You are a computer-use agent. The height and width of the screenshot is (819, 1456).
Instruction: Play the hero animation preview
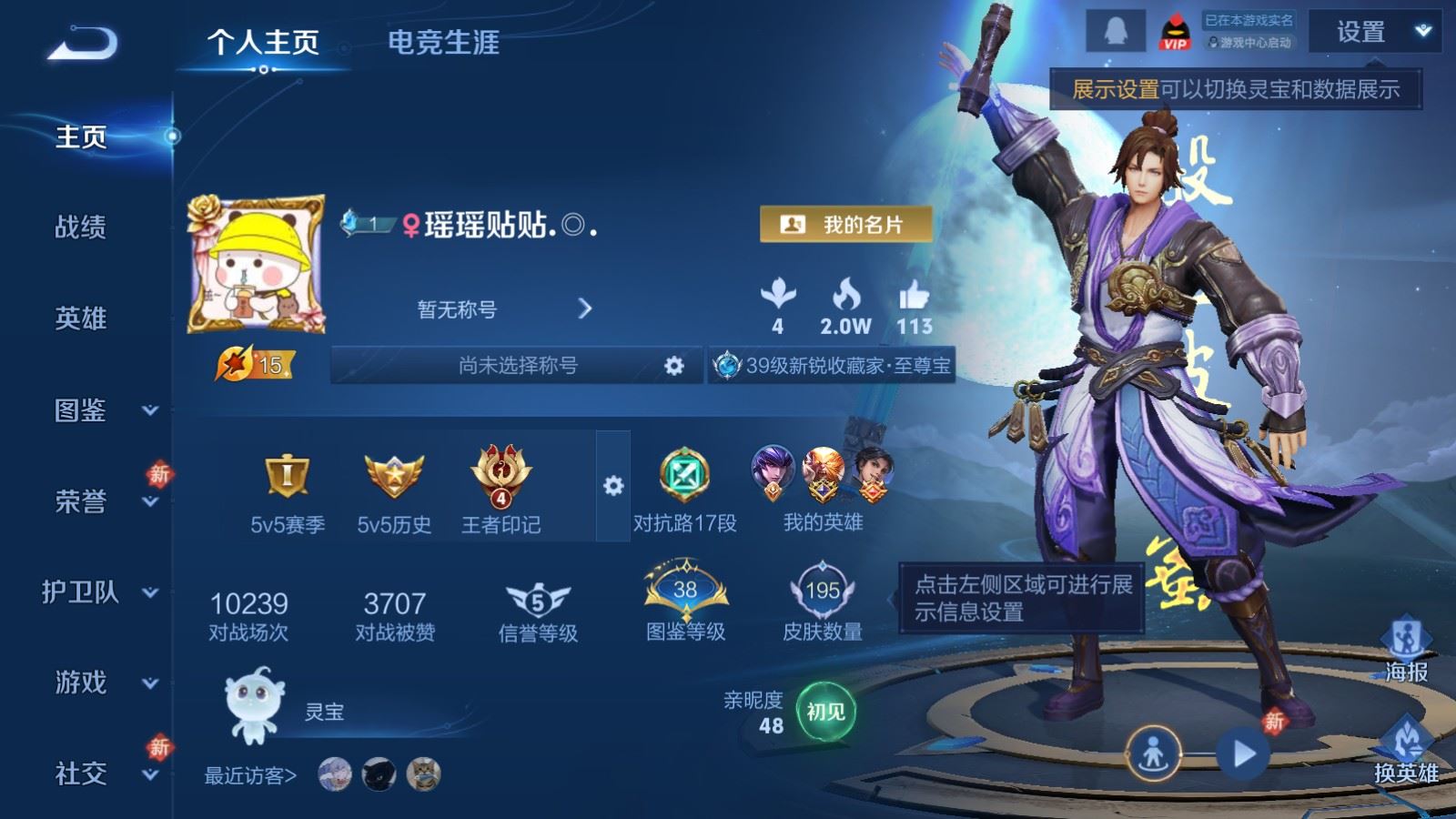1243,753
